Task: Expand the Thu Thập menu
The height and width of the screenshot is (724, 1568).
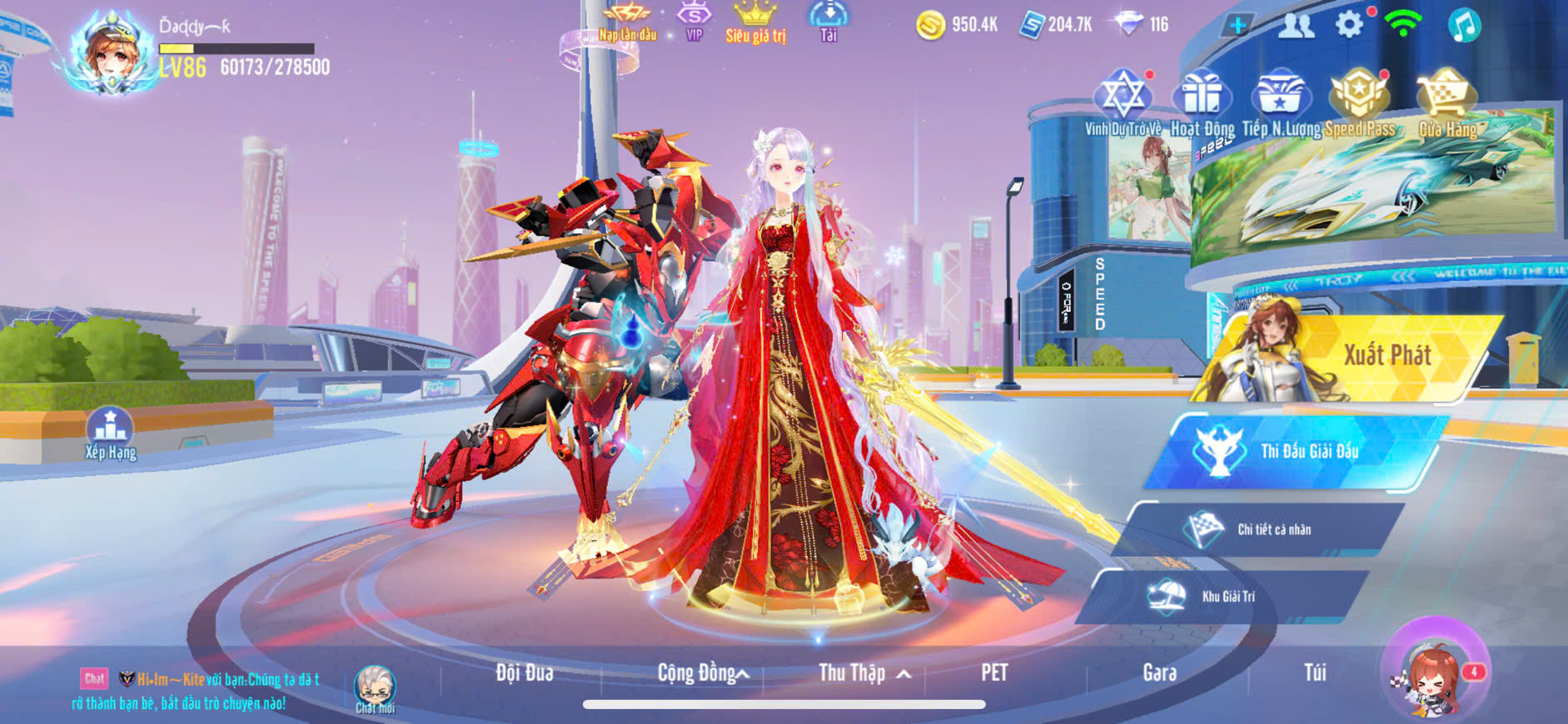Action: pos(862,672)
